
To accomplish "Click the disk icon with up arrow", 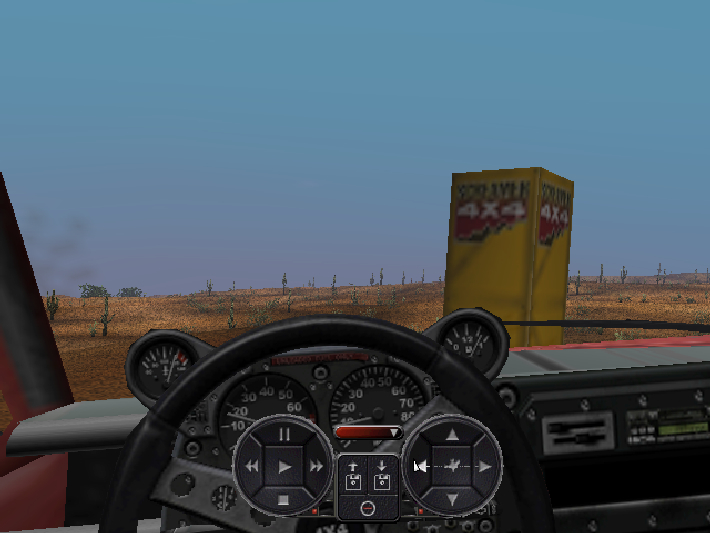I will click(353, 473).
